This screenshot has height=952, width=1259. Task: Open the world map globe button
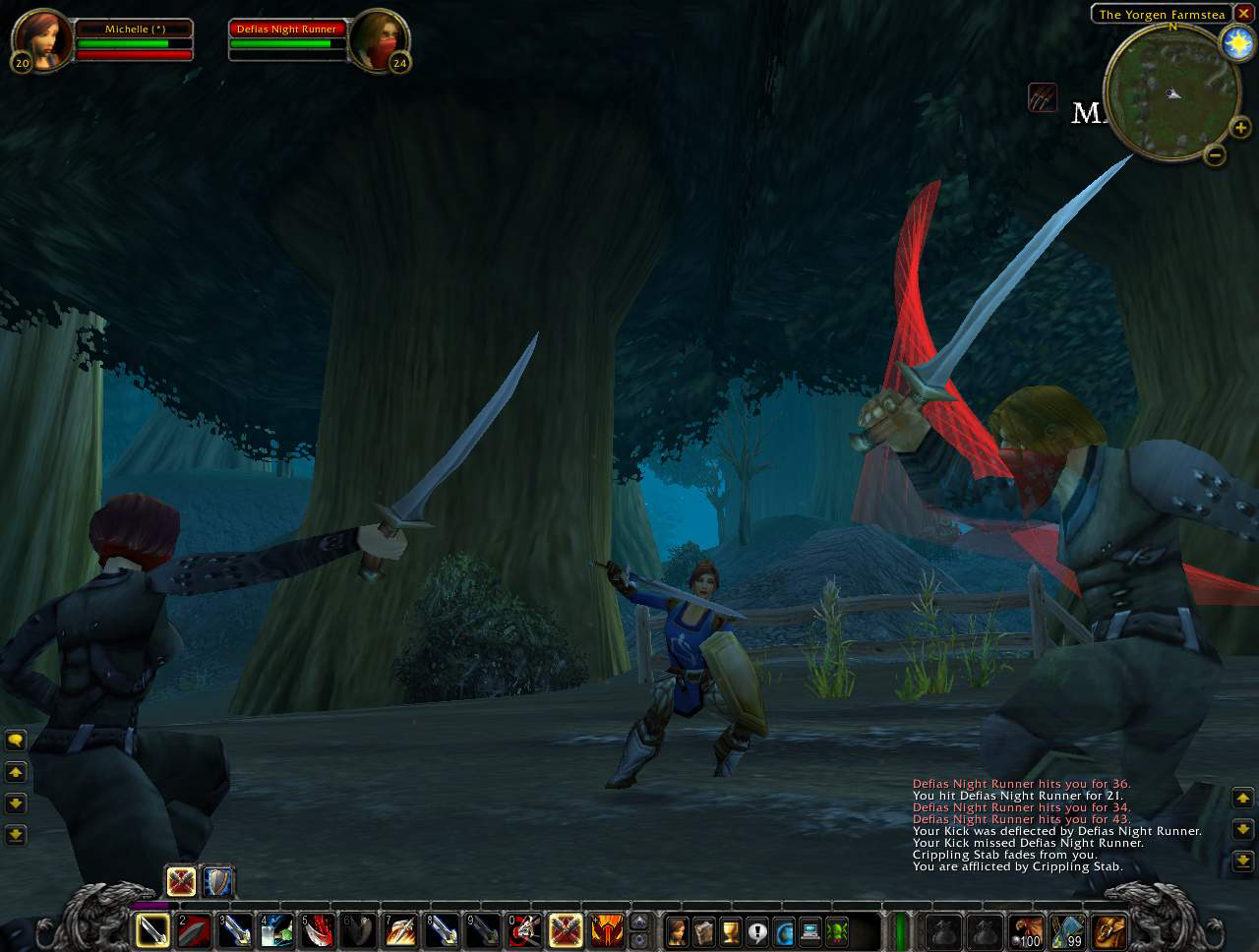(784, 930)
